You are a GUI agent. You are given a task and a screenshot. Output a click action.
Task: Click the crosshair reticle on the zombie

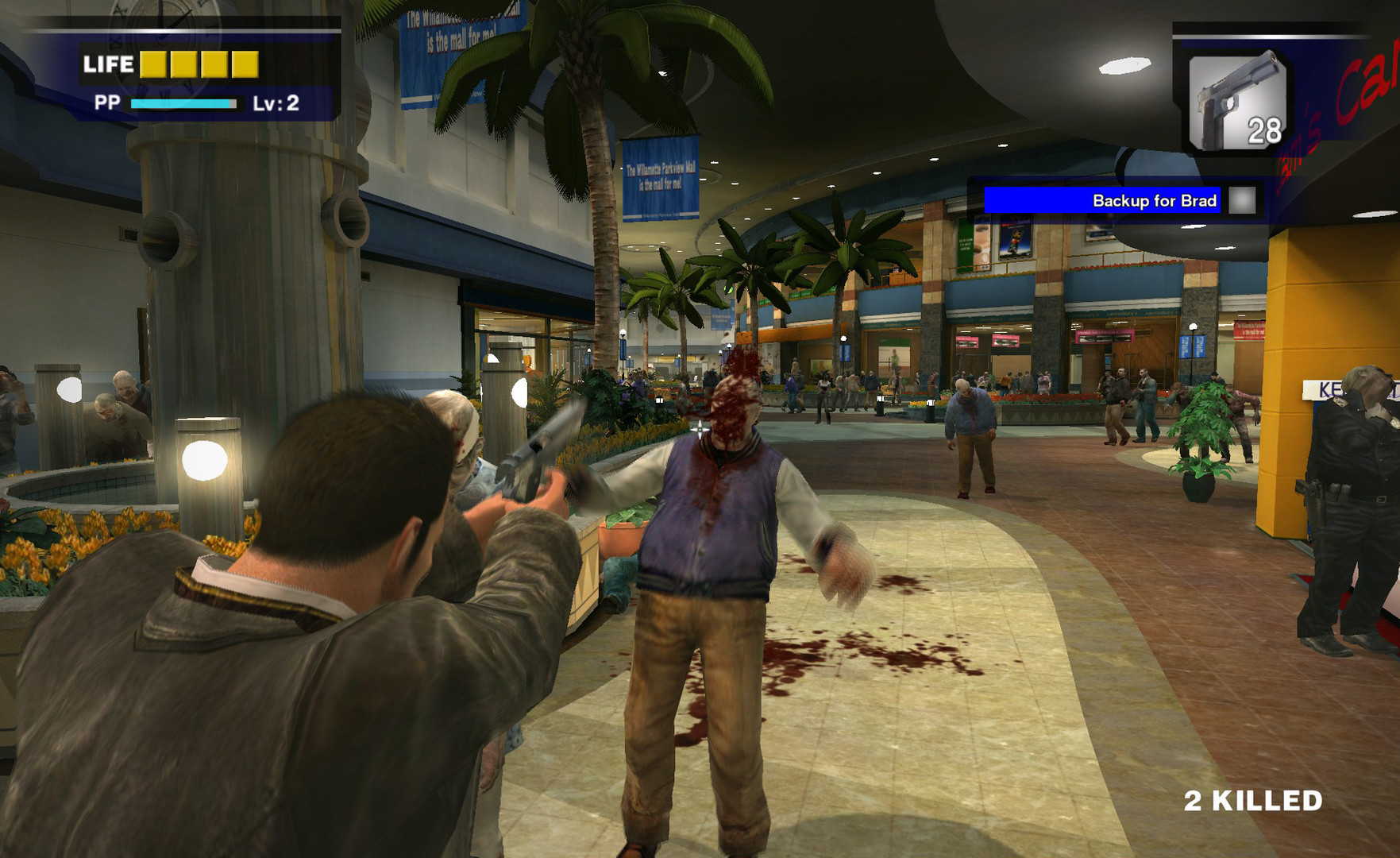point(699,431)
